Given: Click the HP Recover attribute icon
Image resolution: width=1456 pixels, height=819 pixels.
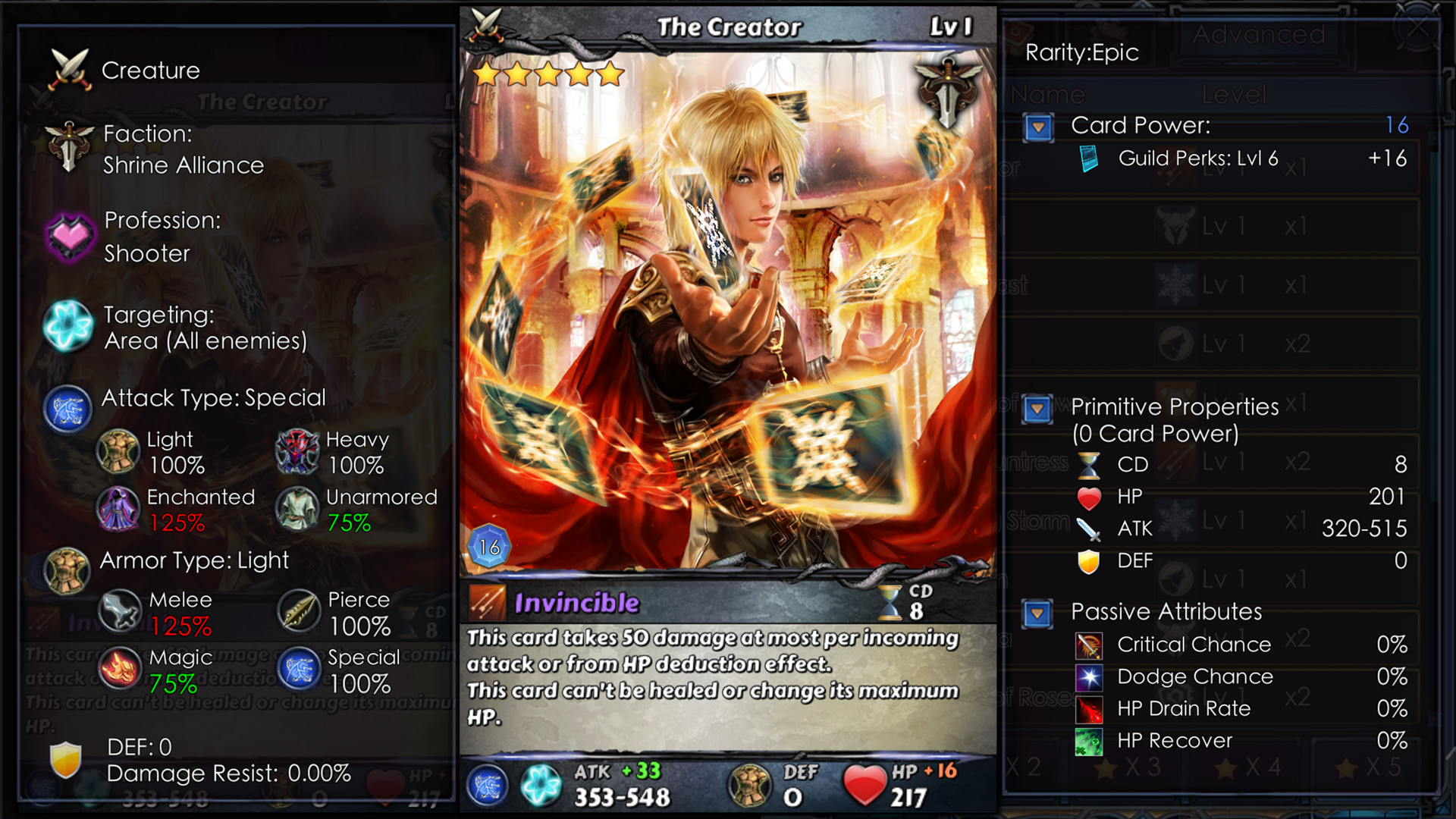Looking at the screenshot, I should click(1090, 741).
